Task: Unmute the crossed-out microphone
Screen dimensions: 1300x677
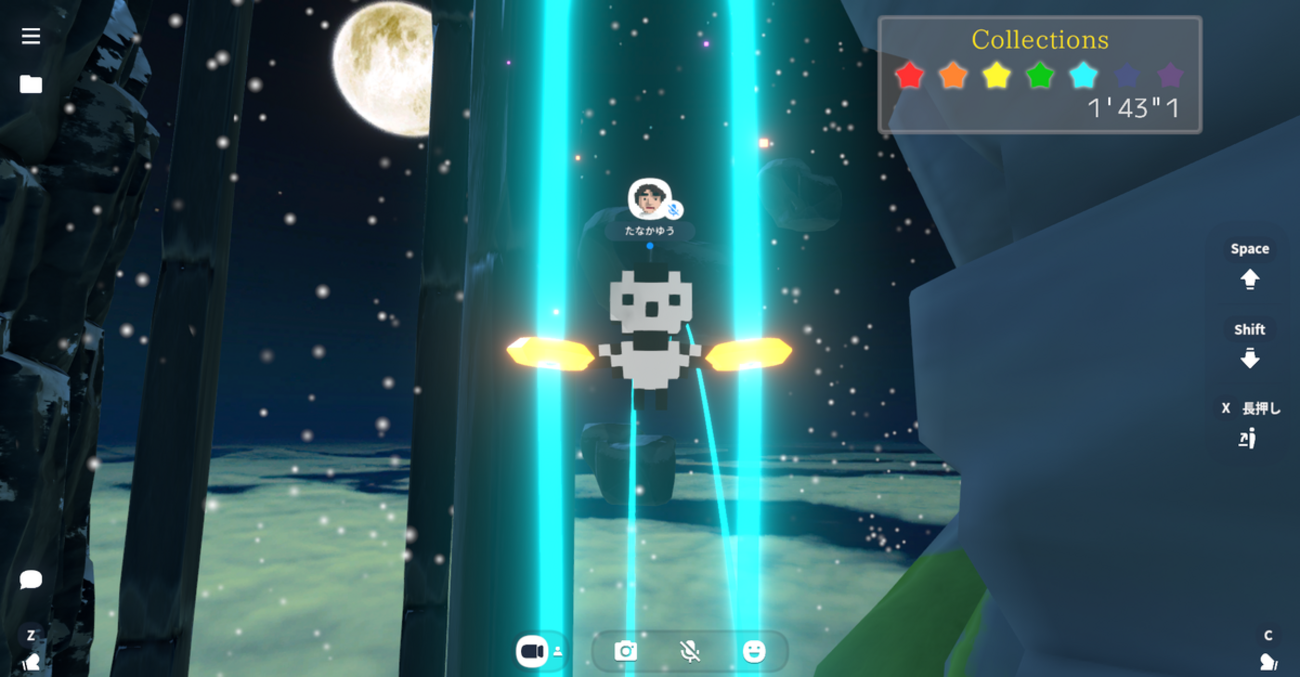Action: (690, 652)
